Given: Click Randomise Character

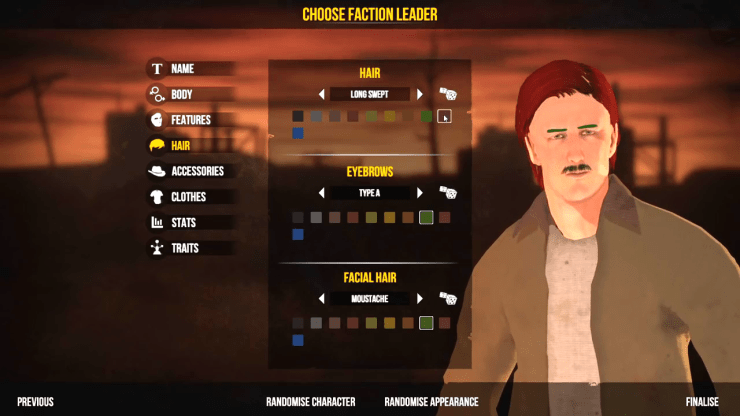Looking at the screenshot, I should [310, 402].
